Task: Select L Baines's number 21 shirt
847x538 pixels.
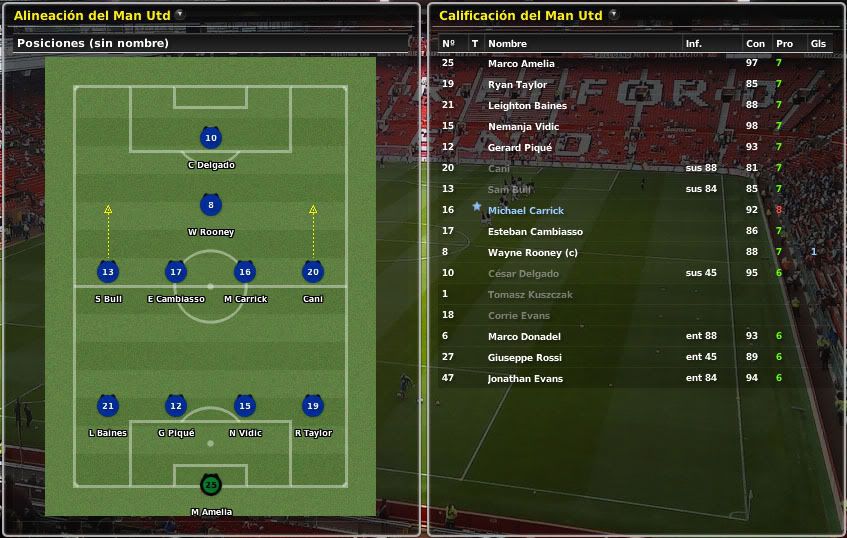Action: point(108,406)
